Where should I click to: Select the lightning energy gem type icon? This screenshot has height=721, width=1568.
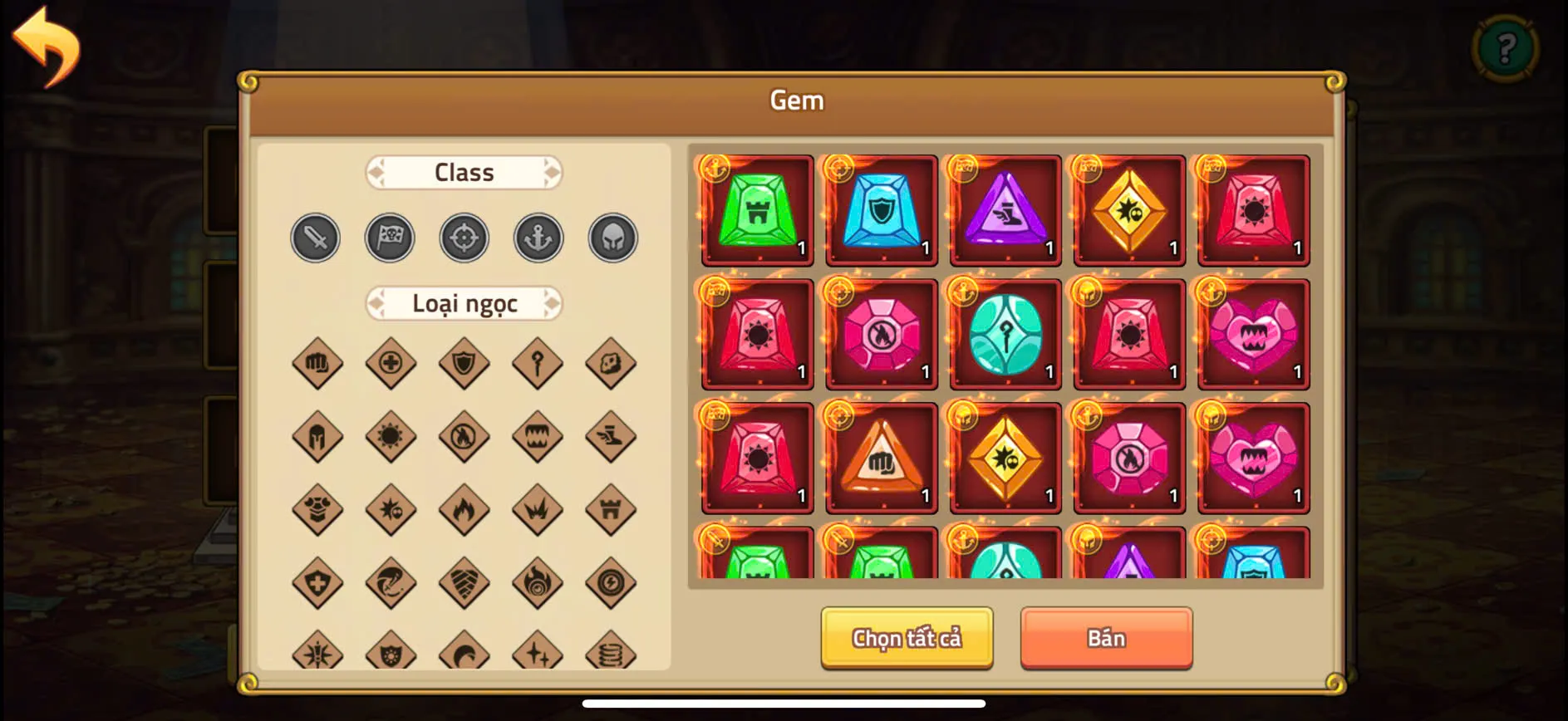pyautogui.click(x=611, y=582)
